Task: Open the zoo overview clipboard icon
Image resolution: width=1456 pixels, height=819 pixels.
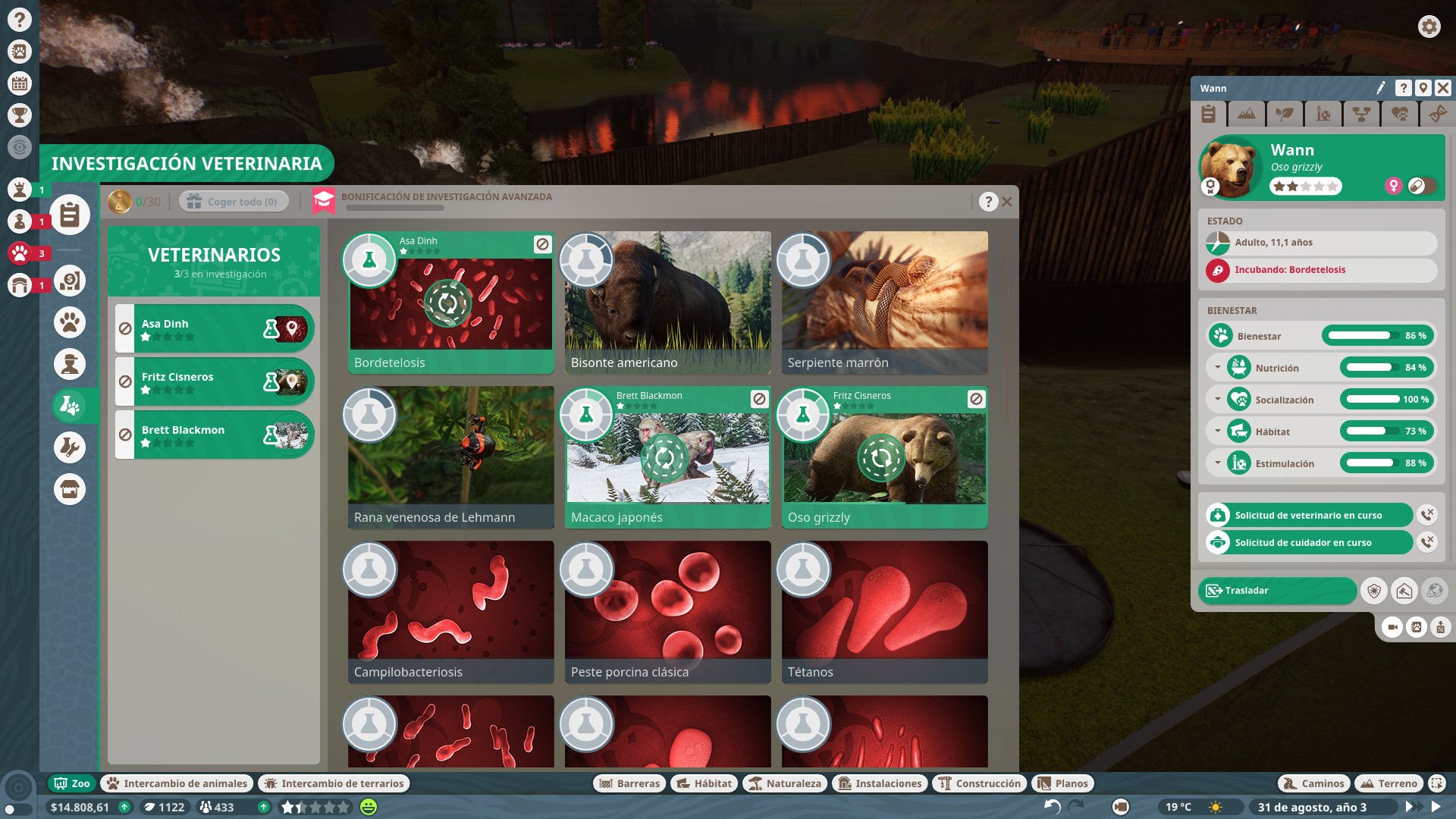Action: [69, 214]
